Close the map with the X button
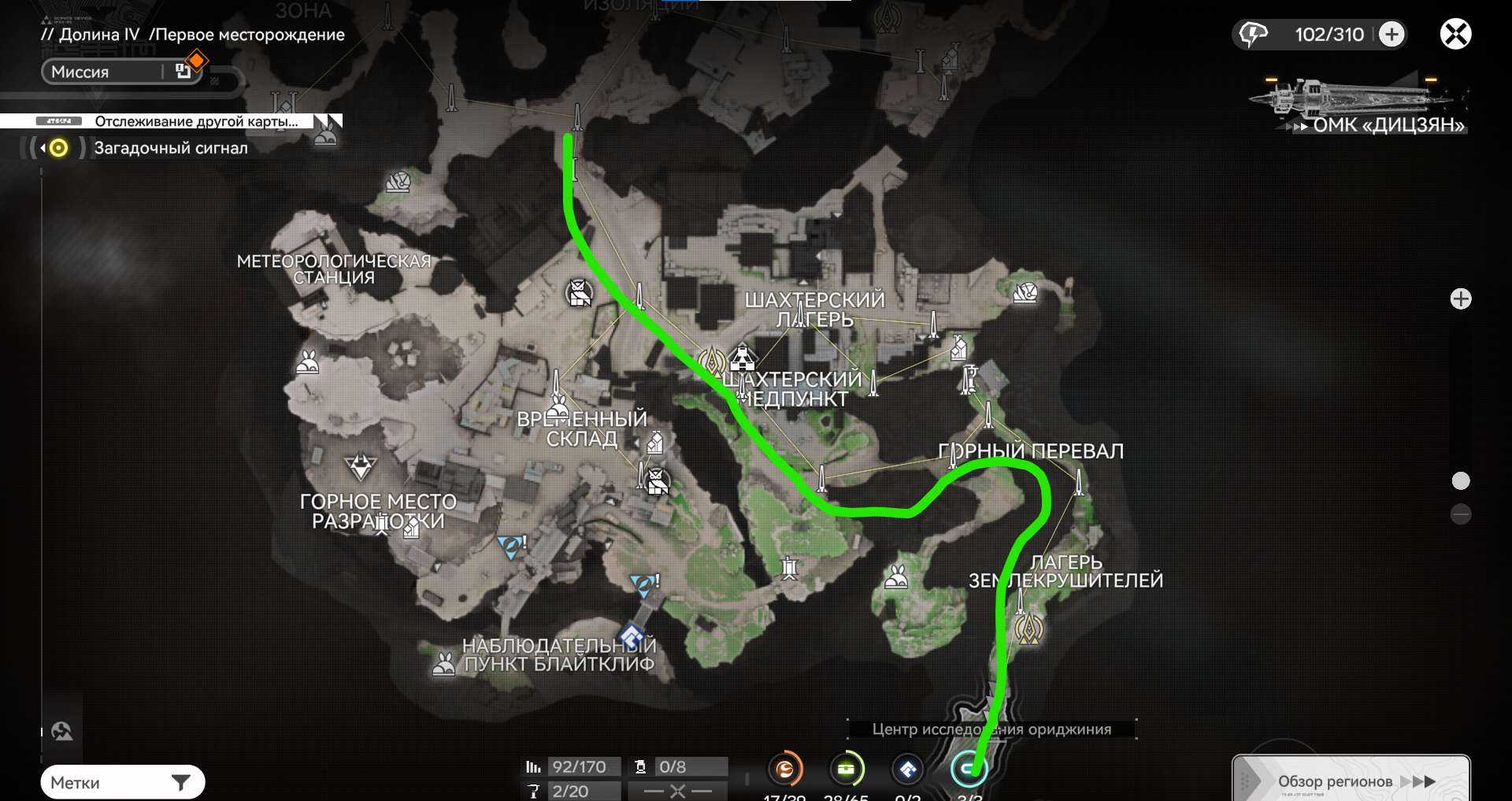 coord(1455,34)
